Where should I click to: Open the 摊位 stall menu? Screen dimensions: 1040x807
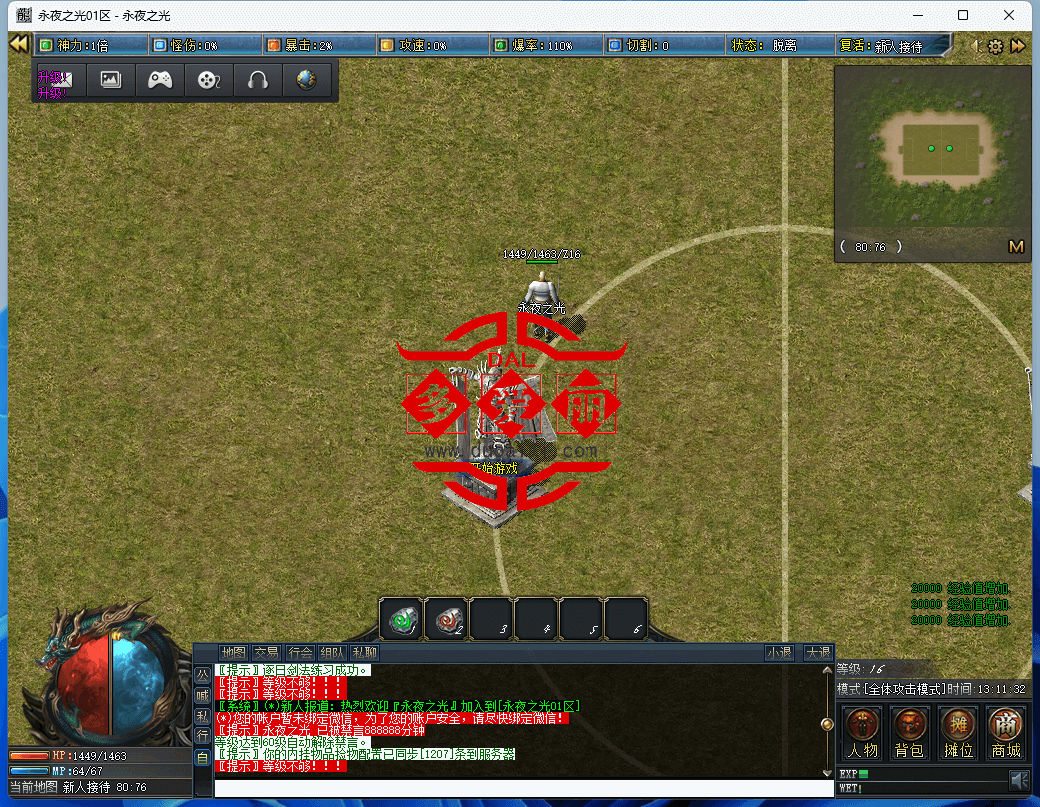pos(958,732)
